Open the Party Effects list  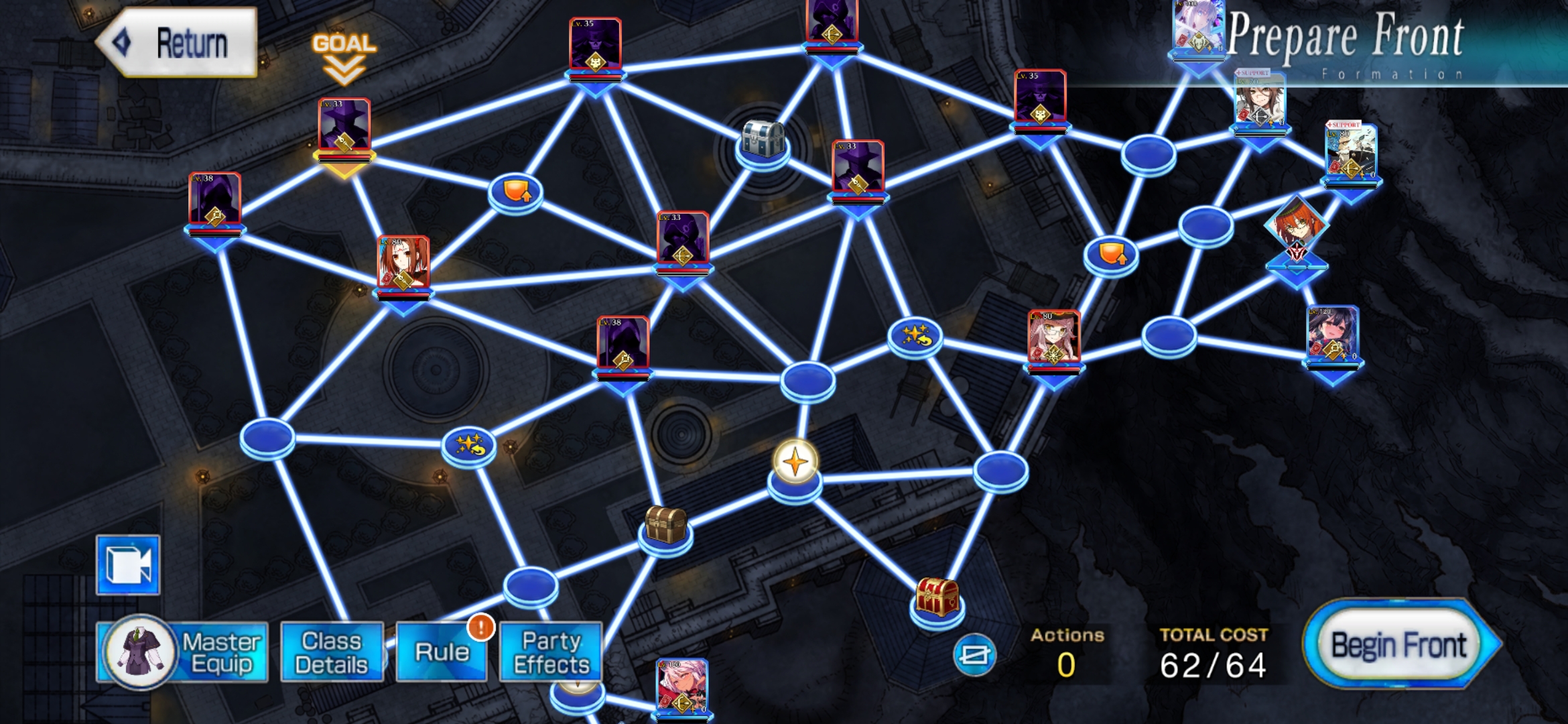click(551, 652)
